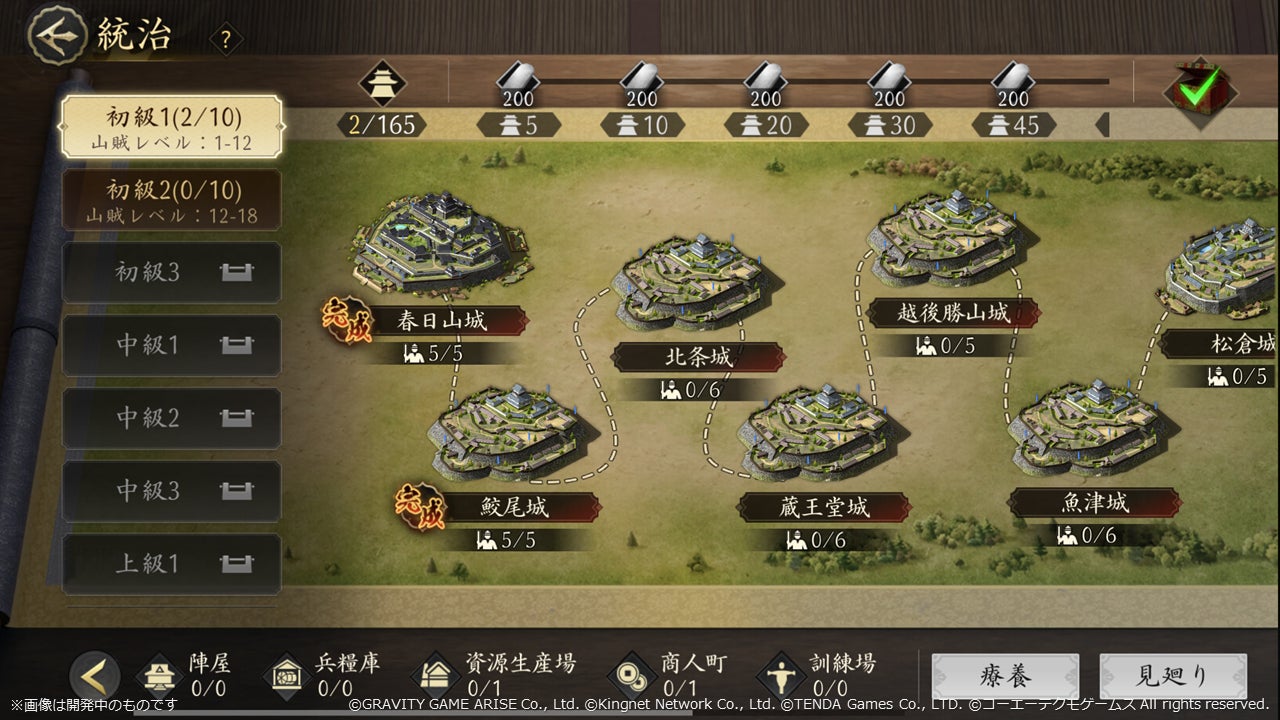The width and height of the screenshot is (1280, 720).
Task: Select the locked 上級1 tab
Action: click(172, 564)
